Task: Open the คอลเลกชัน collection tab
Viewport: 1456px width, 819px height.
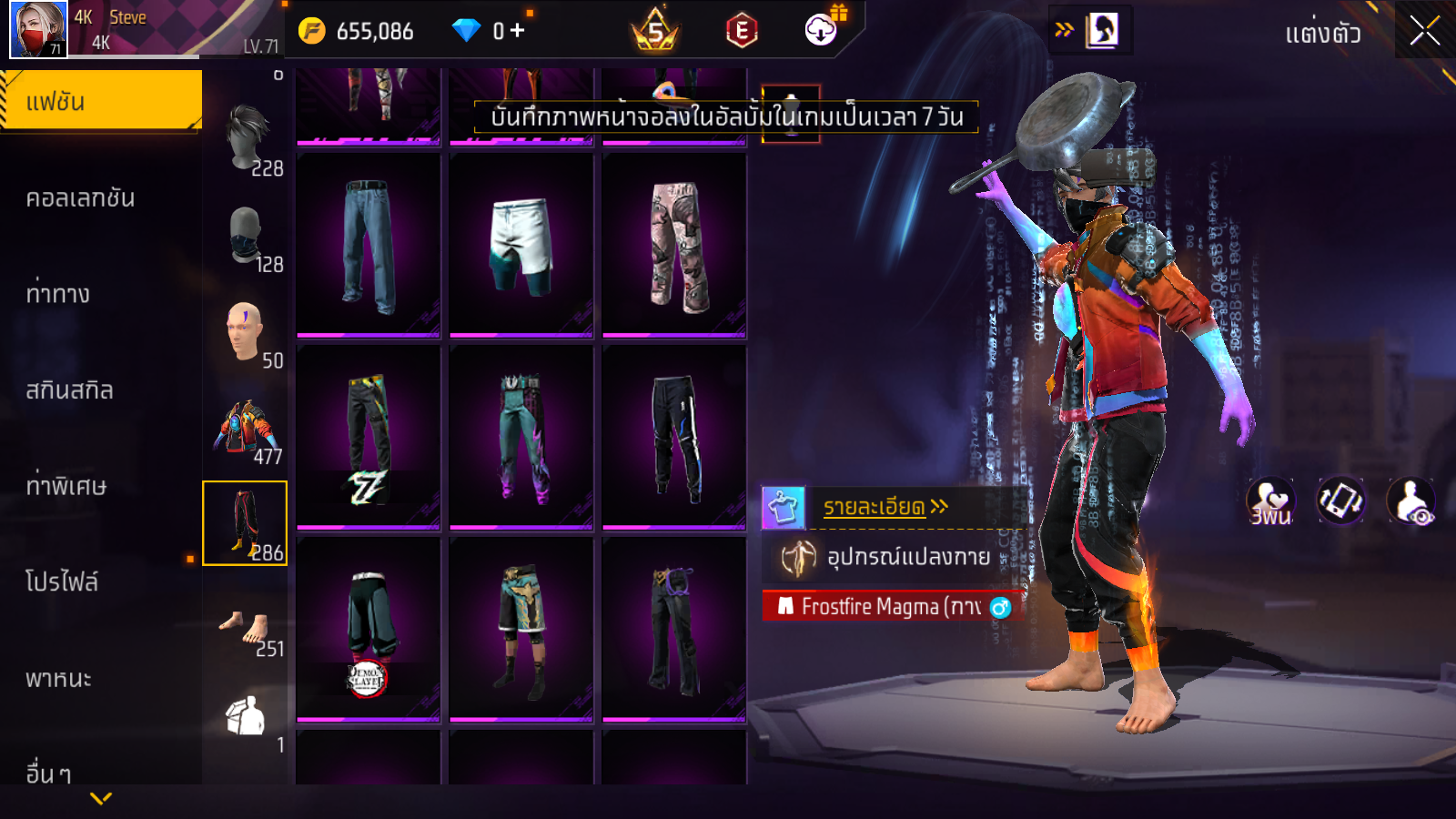Action: pyautogui.click(x=80, y=198)
